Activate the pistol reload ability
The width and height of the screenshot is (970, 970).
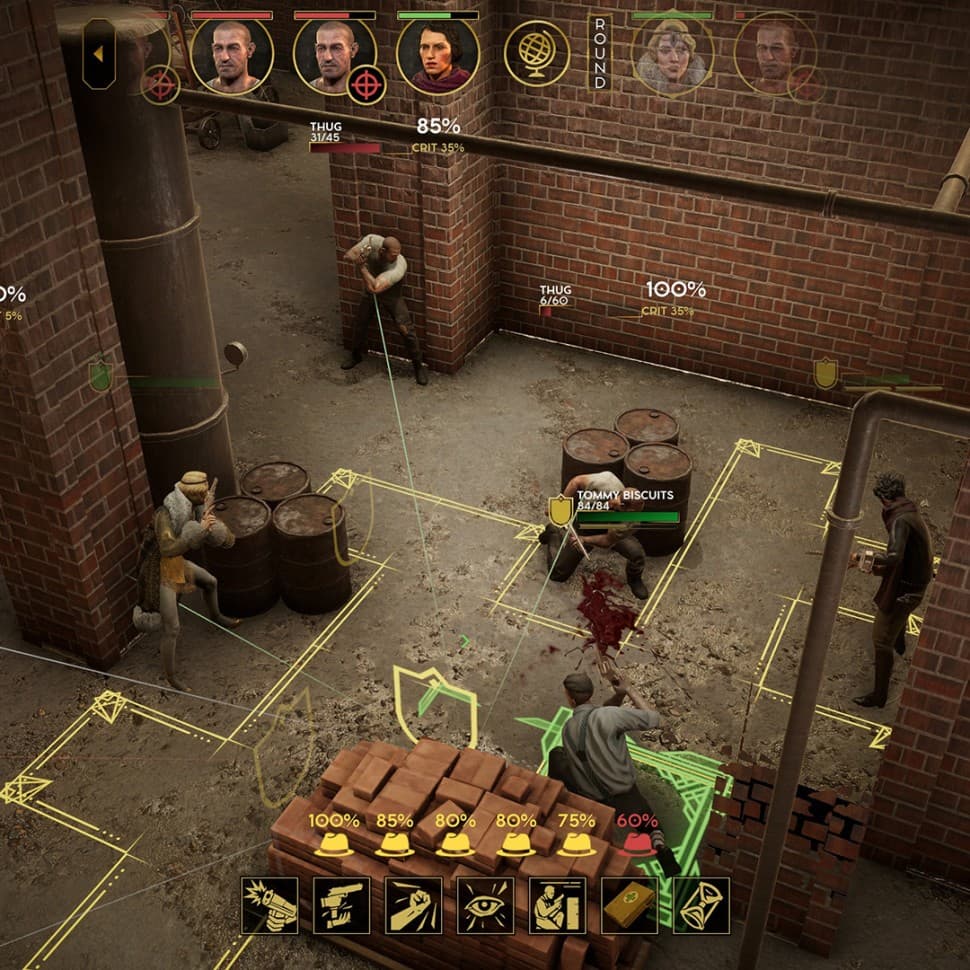[x=342, y=905]
